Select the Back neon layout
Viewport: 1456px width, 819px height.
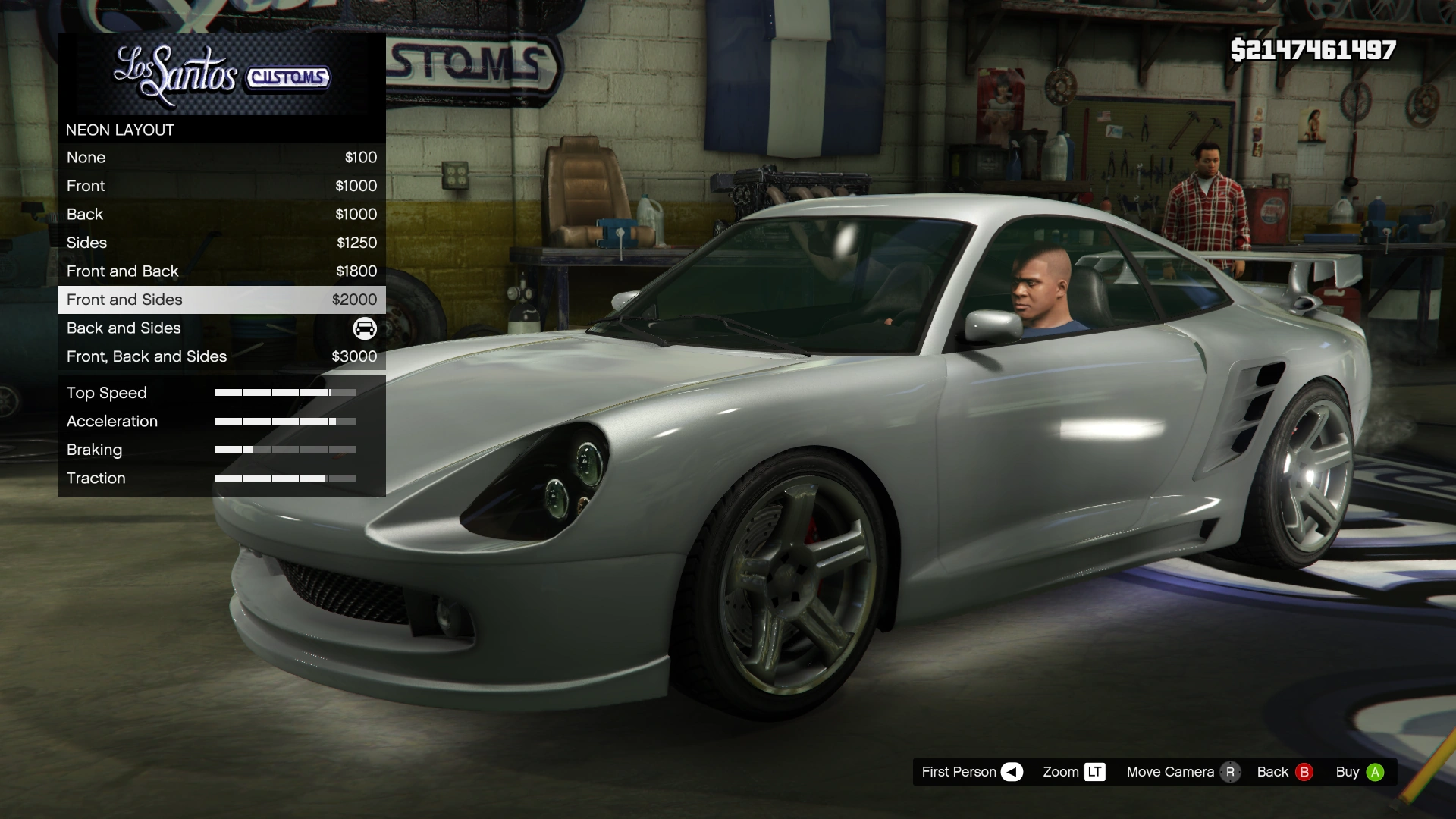221,215
